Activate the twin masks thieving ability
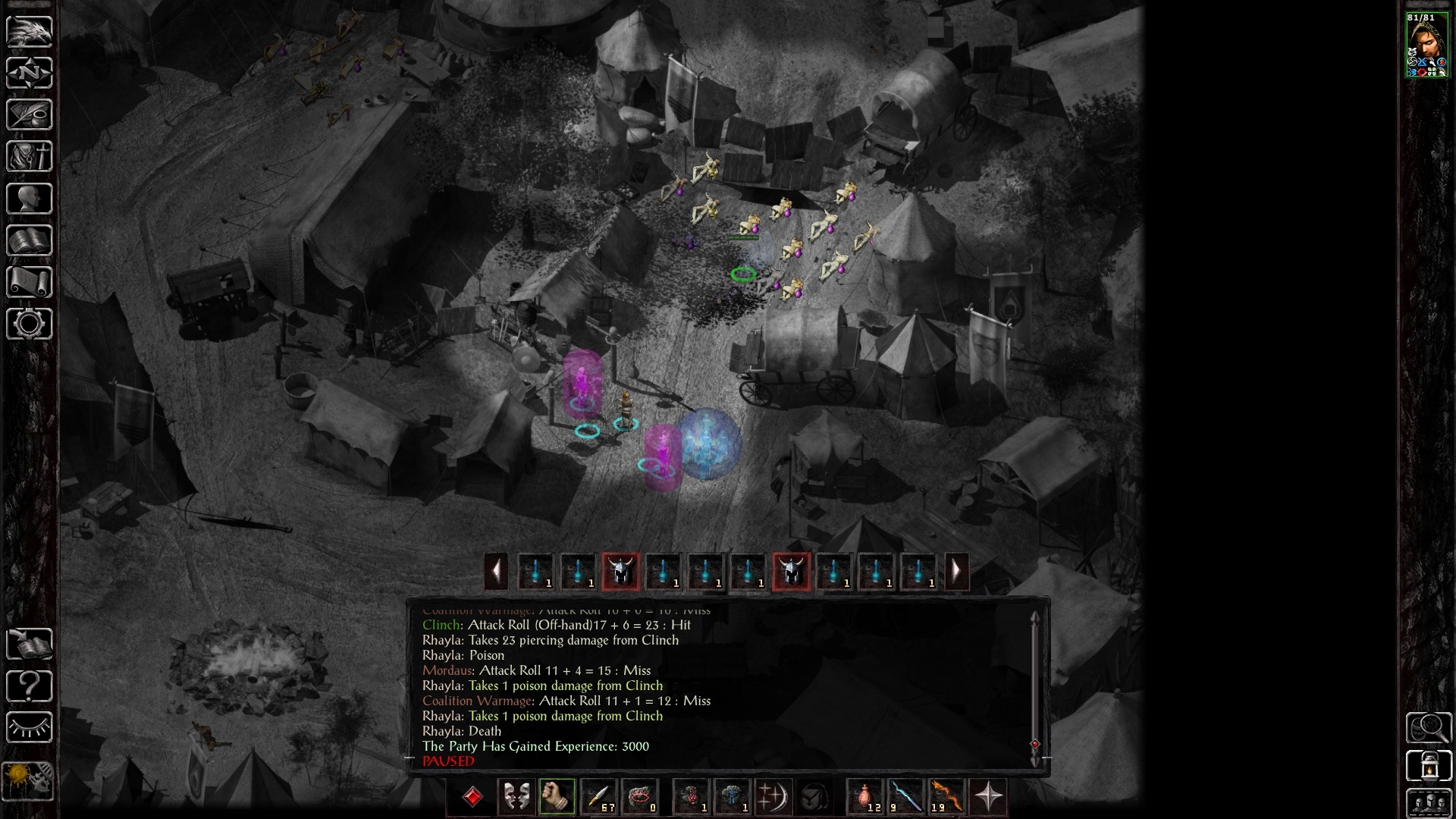This screenshot has width=1456, height=819. (x=516, y=797)
